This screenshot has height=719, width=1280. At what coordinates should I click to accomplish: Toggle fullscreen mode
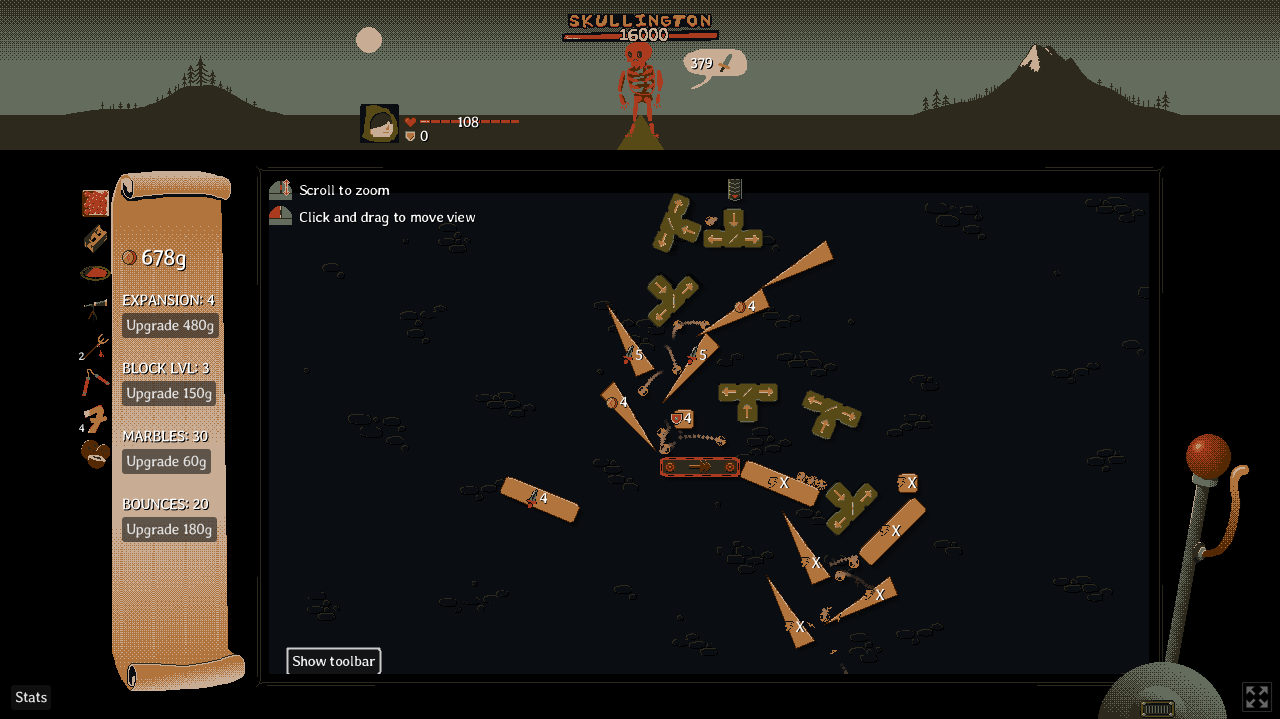tap(1256, 696)
